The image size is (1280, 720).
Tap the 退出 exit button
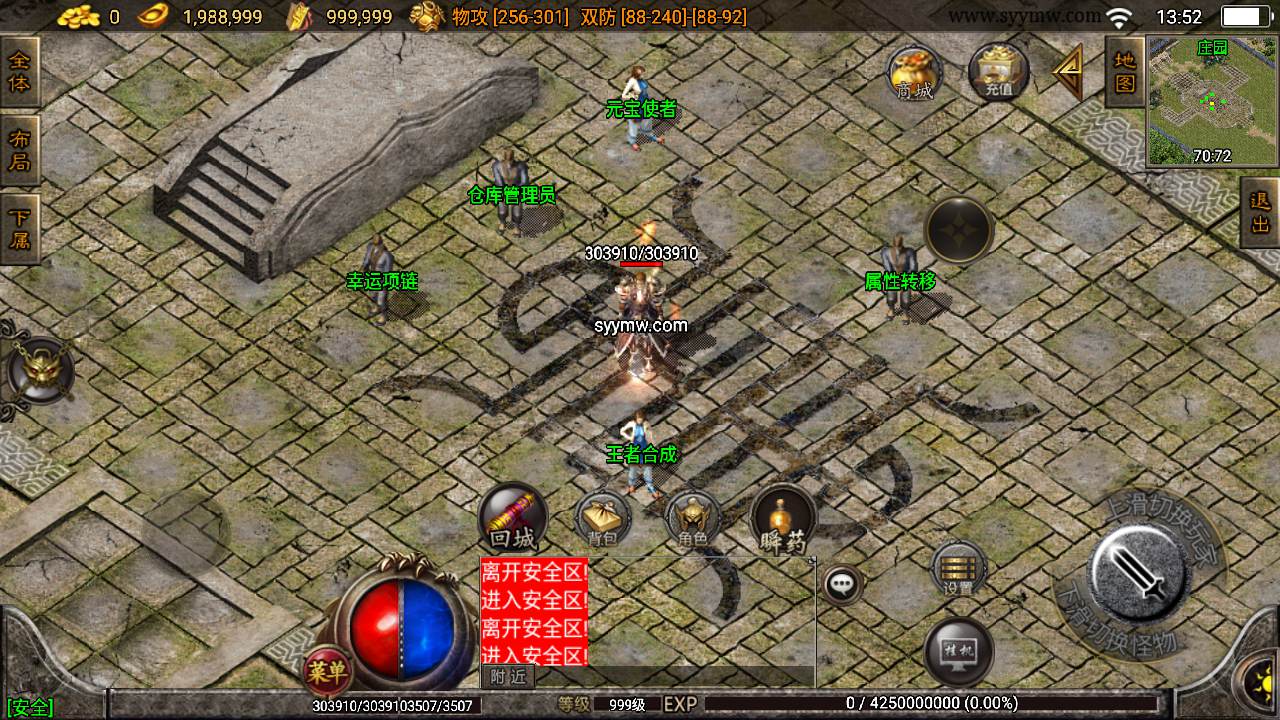(x=1260, y=211)
